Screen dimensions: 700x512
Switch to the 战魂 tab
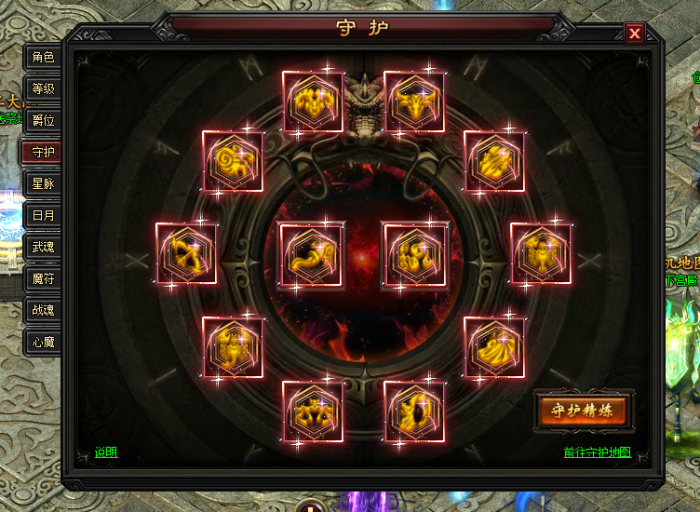tap(42, 310)
